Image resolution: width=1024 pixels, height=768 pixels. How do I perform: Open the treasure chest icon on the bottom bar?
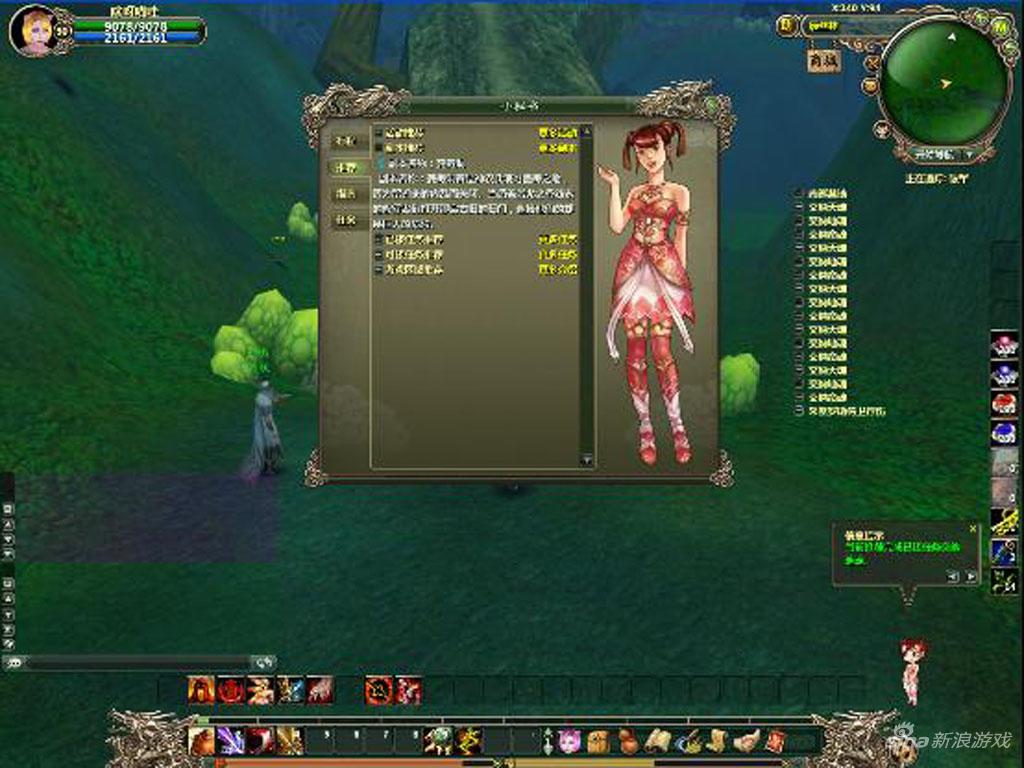pyautogui.click(x=597, y=741)
